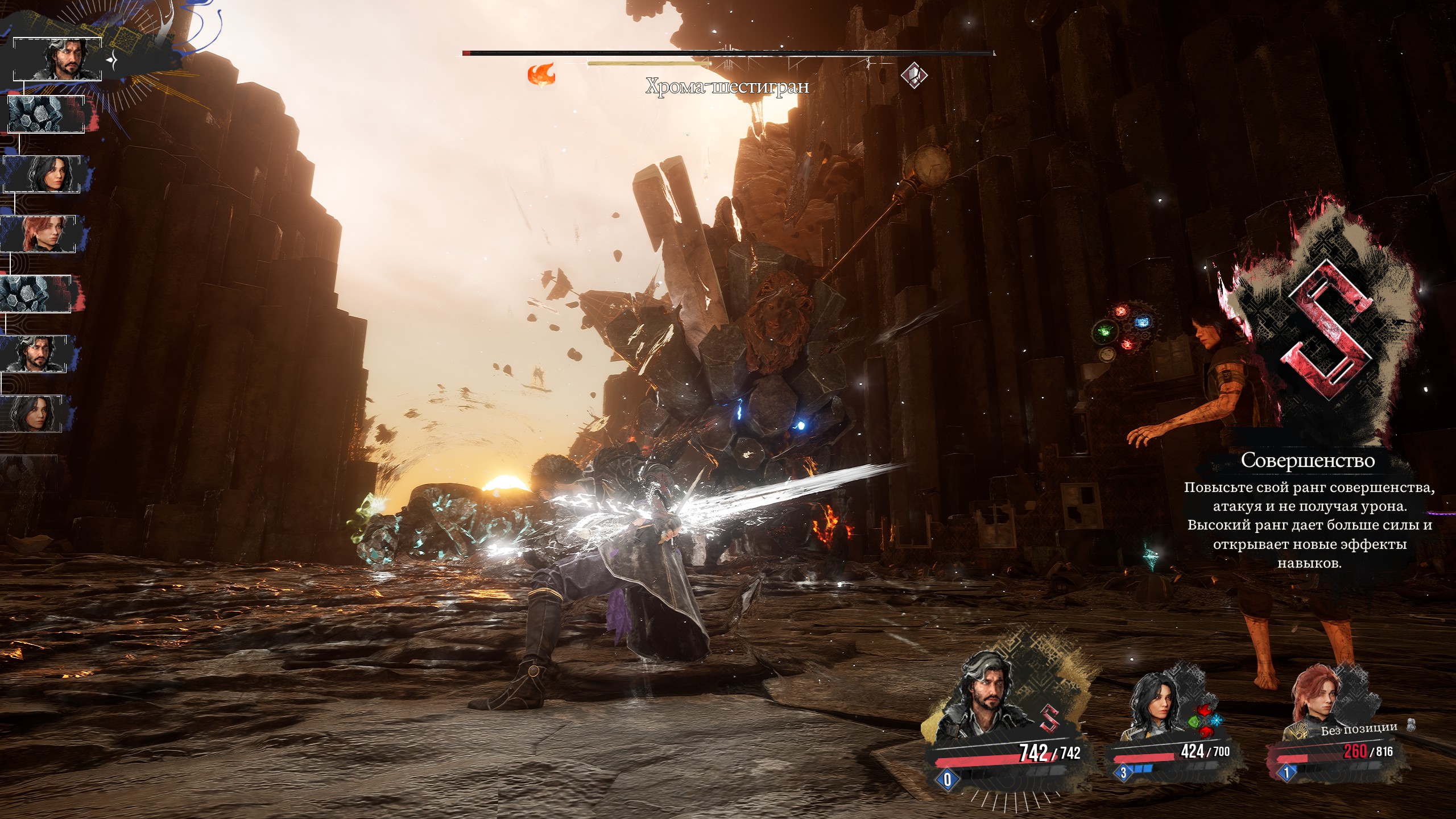
Task: Inspect the flame burn status icon under the boss bar
Action: tap(541, 75)
